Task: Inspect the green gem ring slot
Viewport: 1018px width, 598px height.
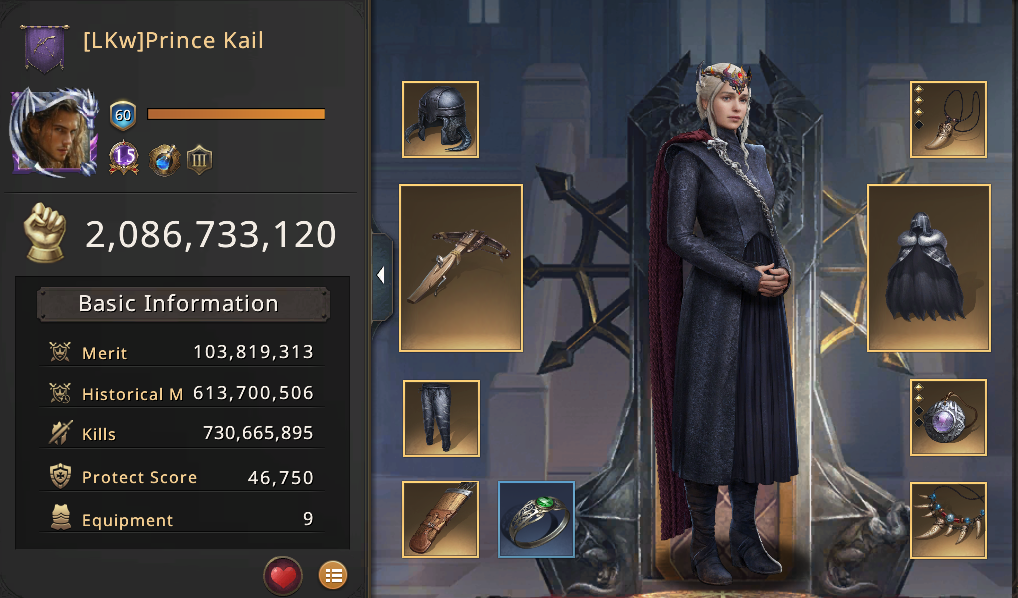Action: [536, 519]
